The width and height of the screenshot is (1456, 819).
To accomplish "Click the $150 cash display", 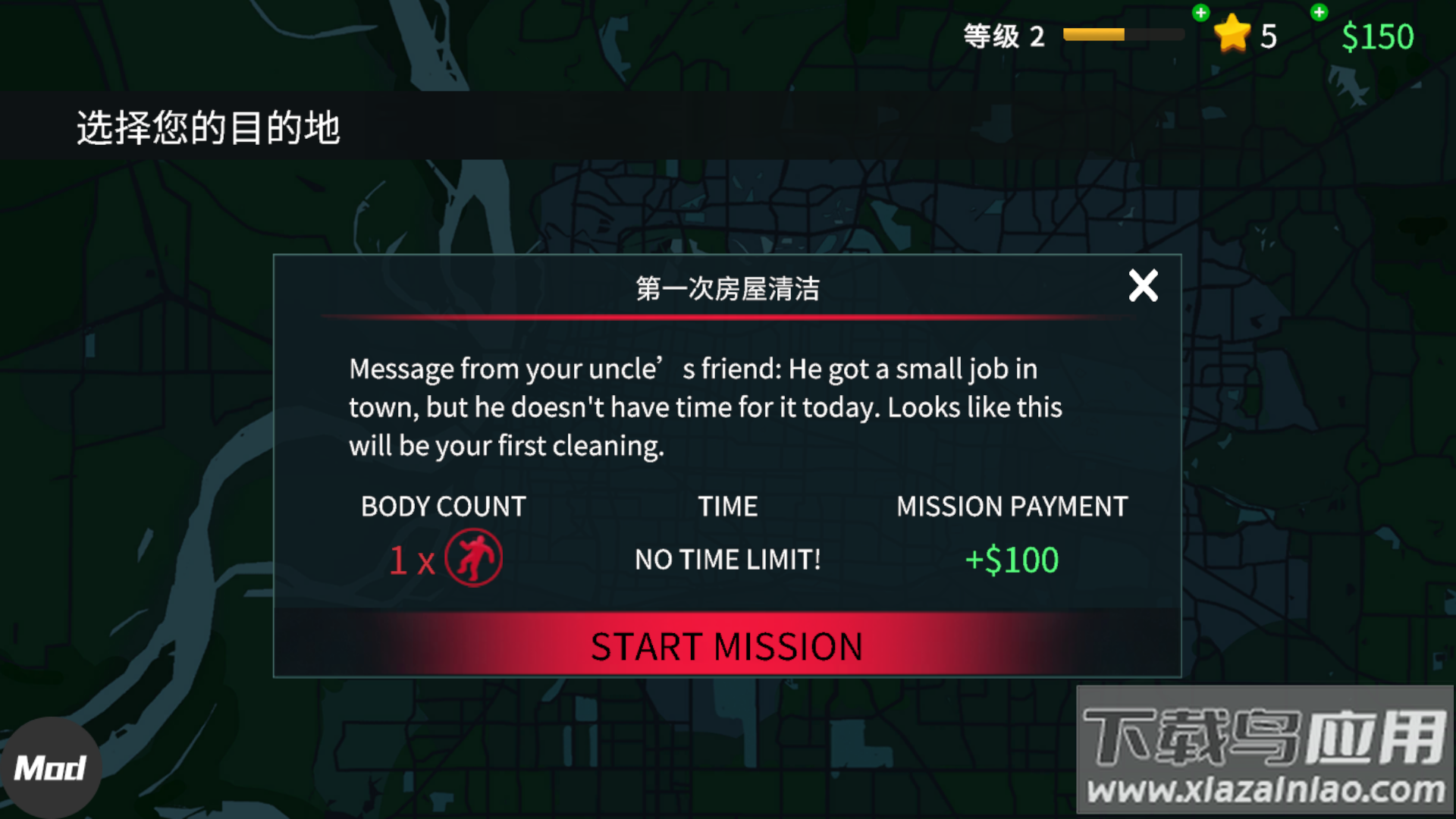I will 1378,36.
